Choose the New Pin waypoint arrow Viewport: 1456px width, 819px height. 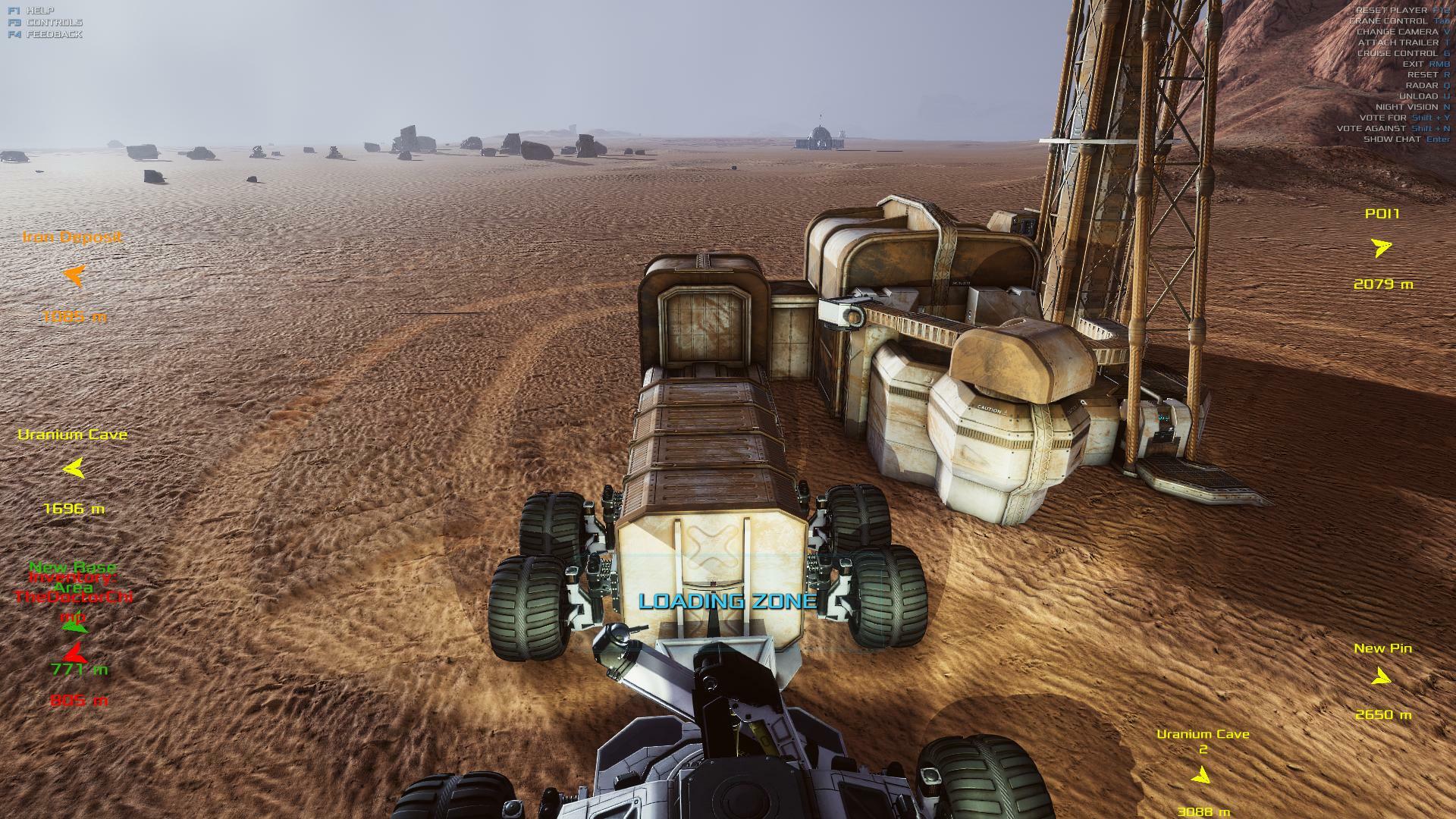1382,676
